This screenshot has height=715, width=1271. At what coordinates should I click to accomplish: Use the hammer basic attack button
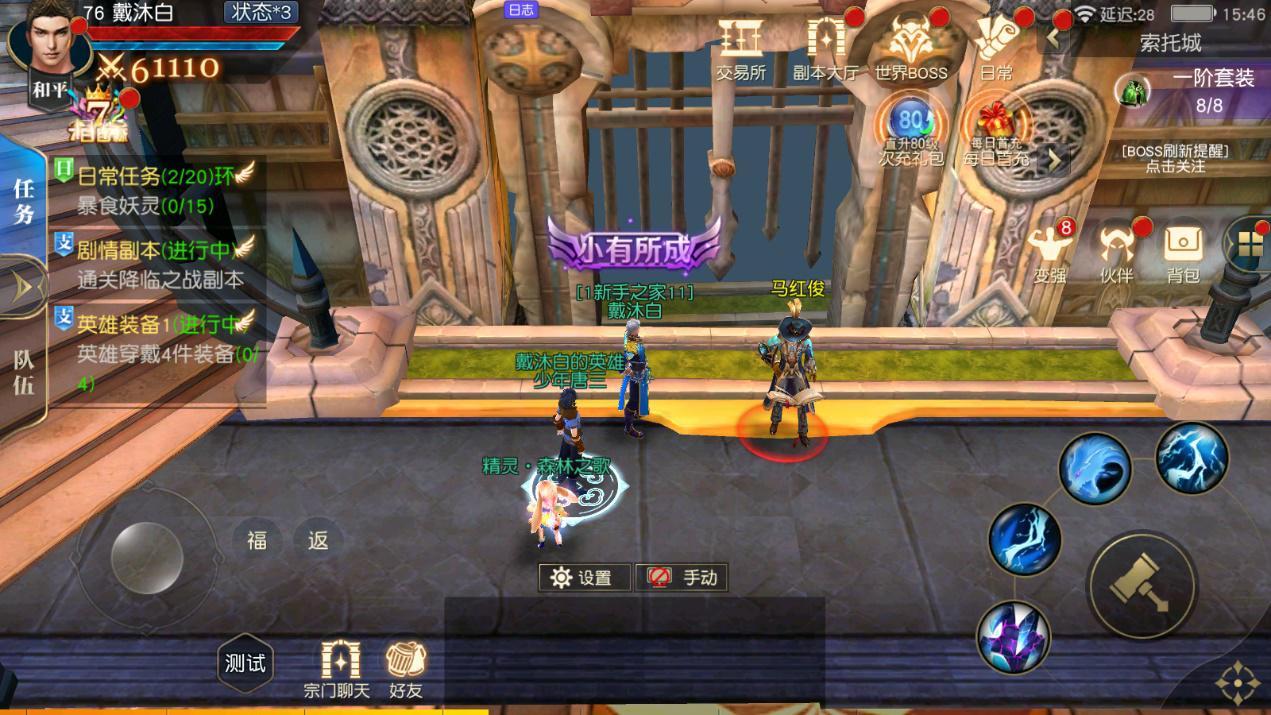[1142, 582]
